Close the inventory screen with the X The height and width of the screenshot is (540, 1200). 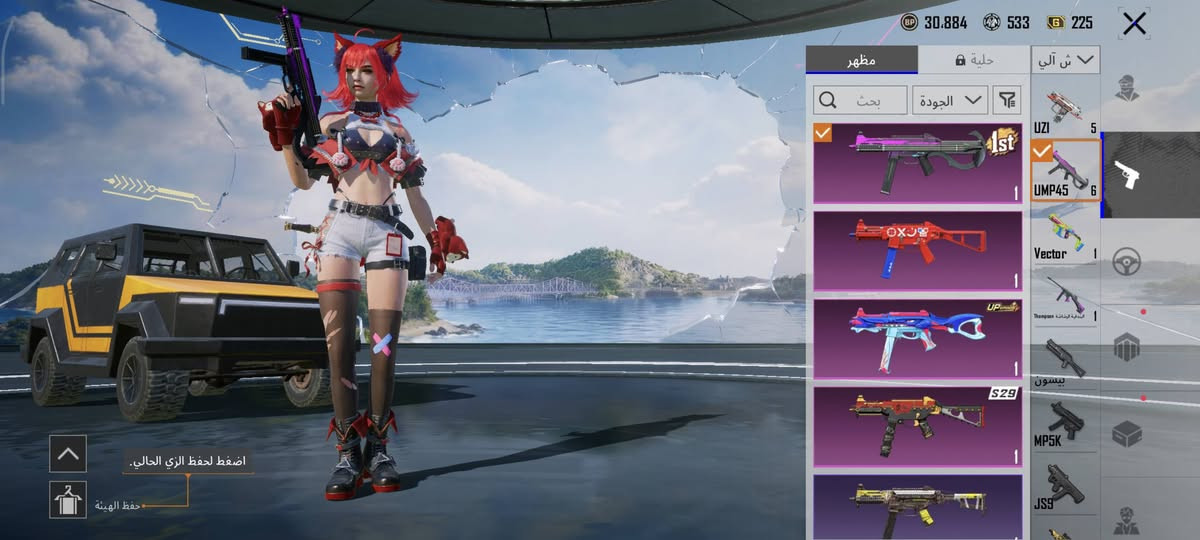click(1134, 24)
